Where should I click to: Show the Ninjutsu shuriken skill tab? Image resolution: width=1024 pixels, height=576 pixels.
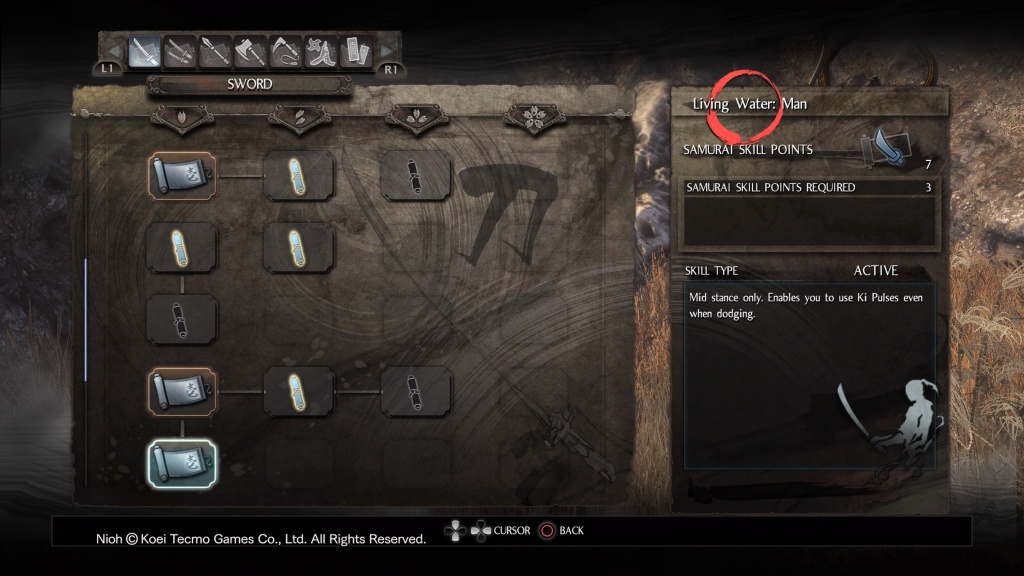pyautogui.click(x=320, y=49)
